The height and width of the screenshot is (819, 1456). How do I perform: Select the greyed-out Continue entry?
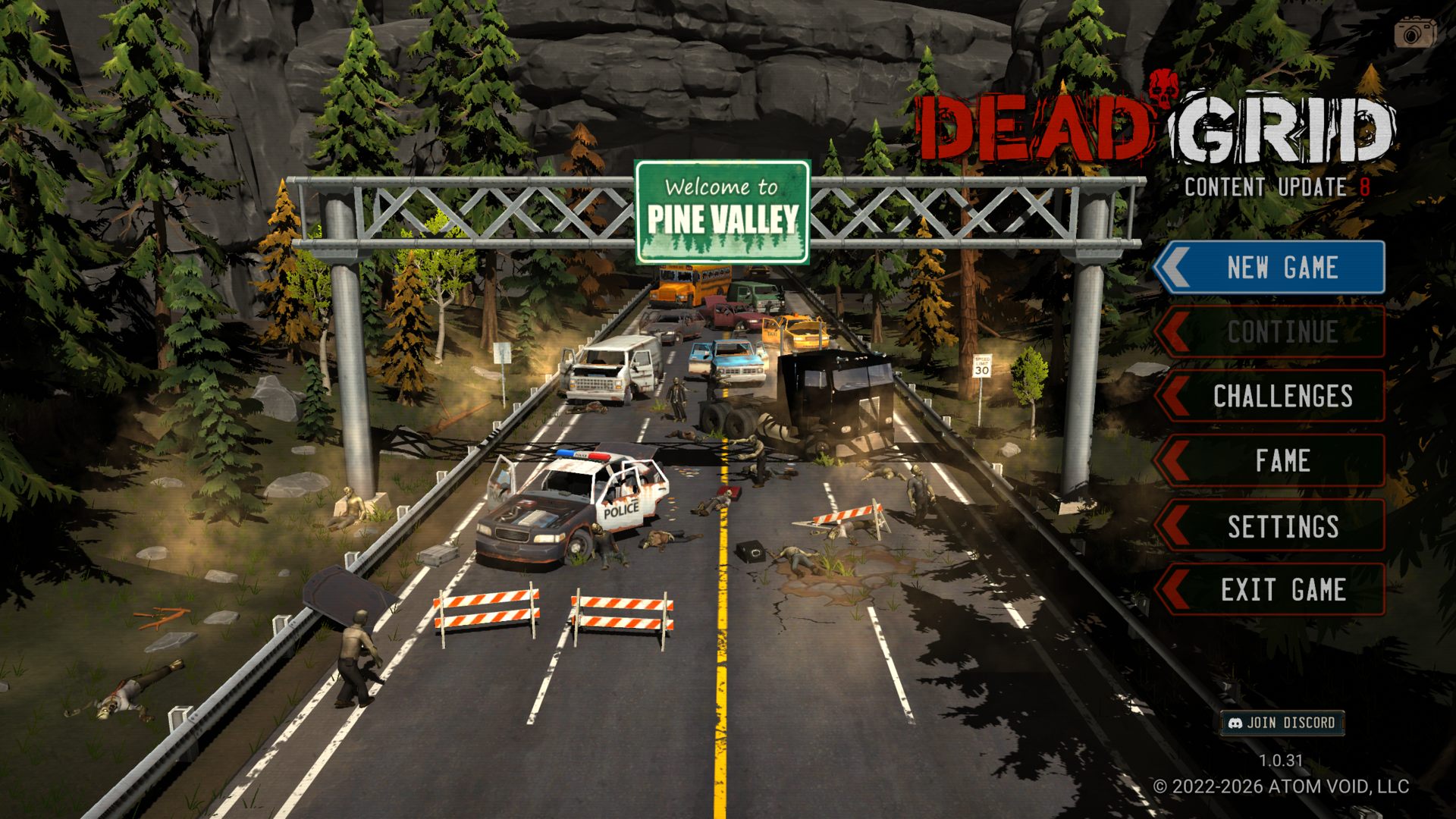tap(1282, 332)
